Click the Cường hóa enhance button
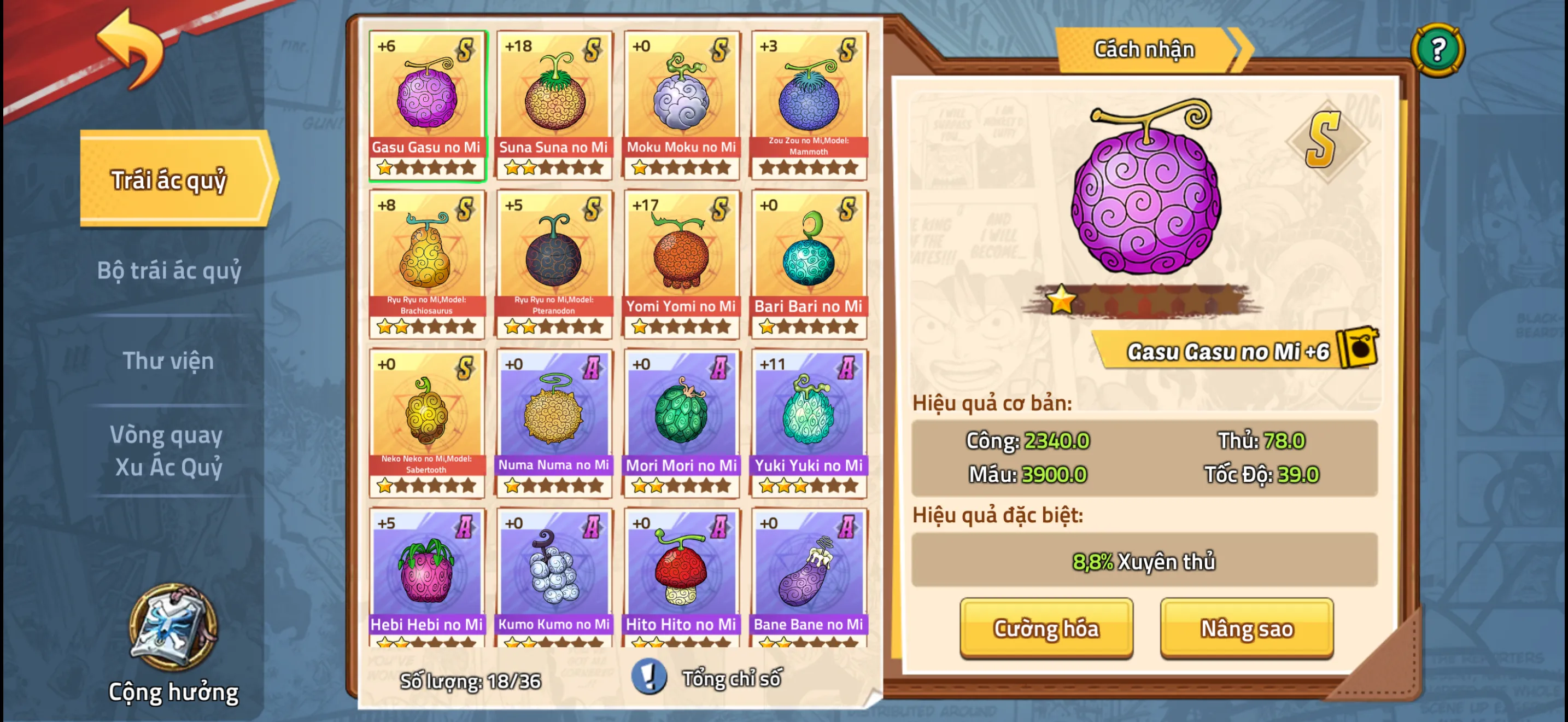 point(1046,627)
